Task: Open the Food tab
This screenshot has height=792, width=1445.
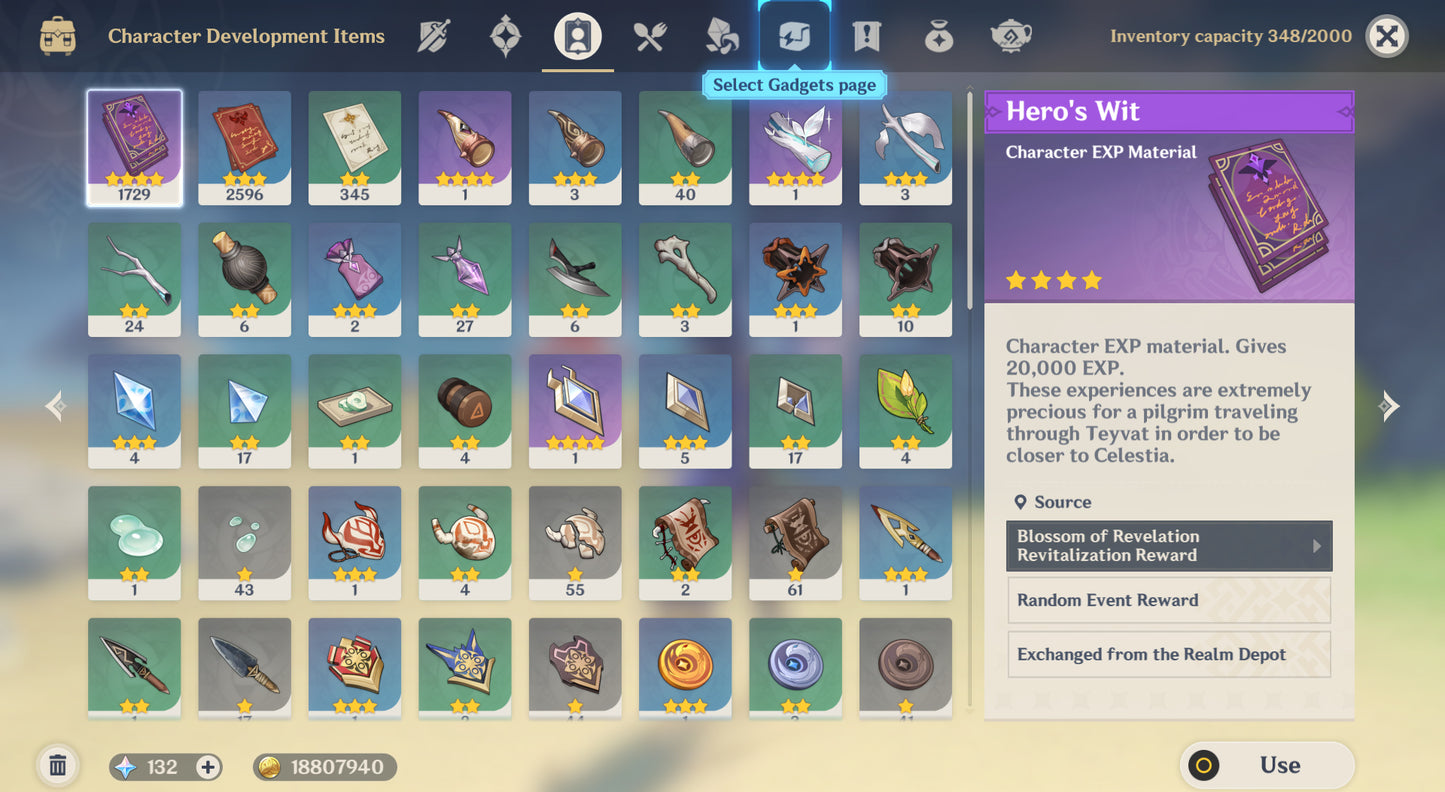Action: tap(650, 37)
